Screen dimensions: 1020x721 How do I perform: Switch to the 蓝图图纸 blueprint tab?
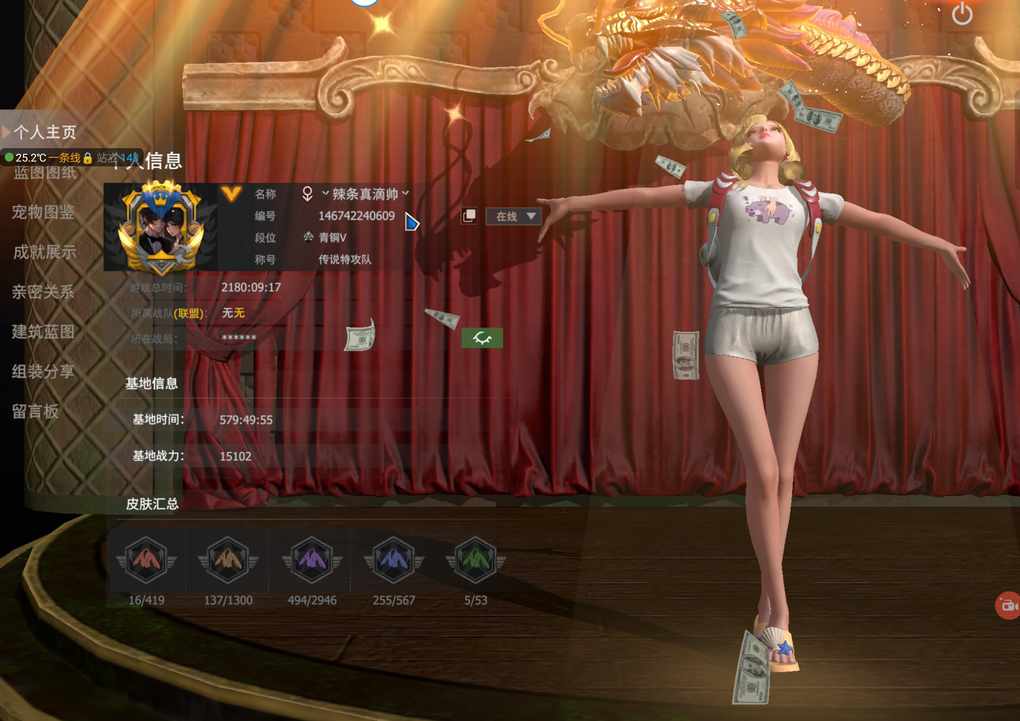[45, 173]
